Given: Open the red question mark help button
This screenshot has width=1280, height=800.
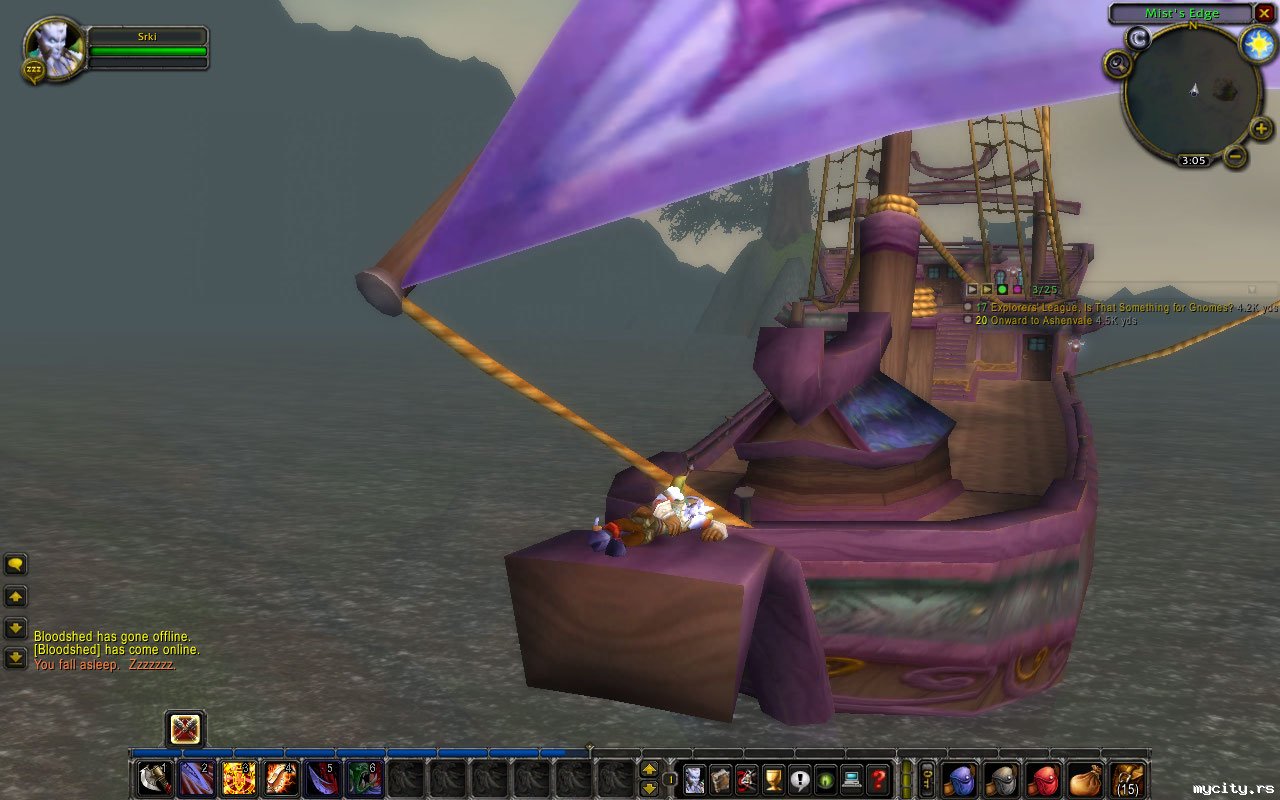Looking at the screenshot, I should [878, 778].
